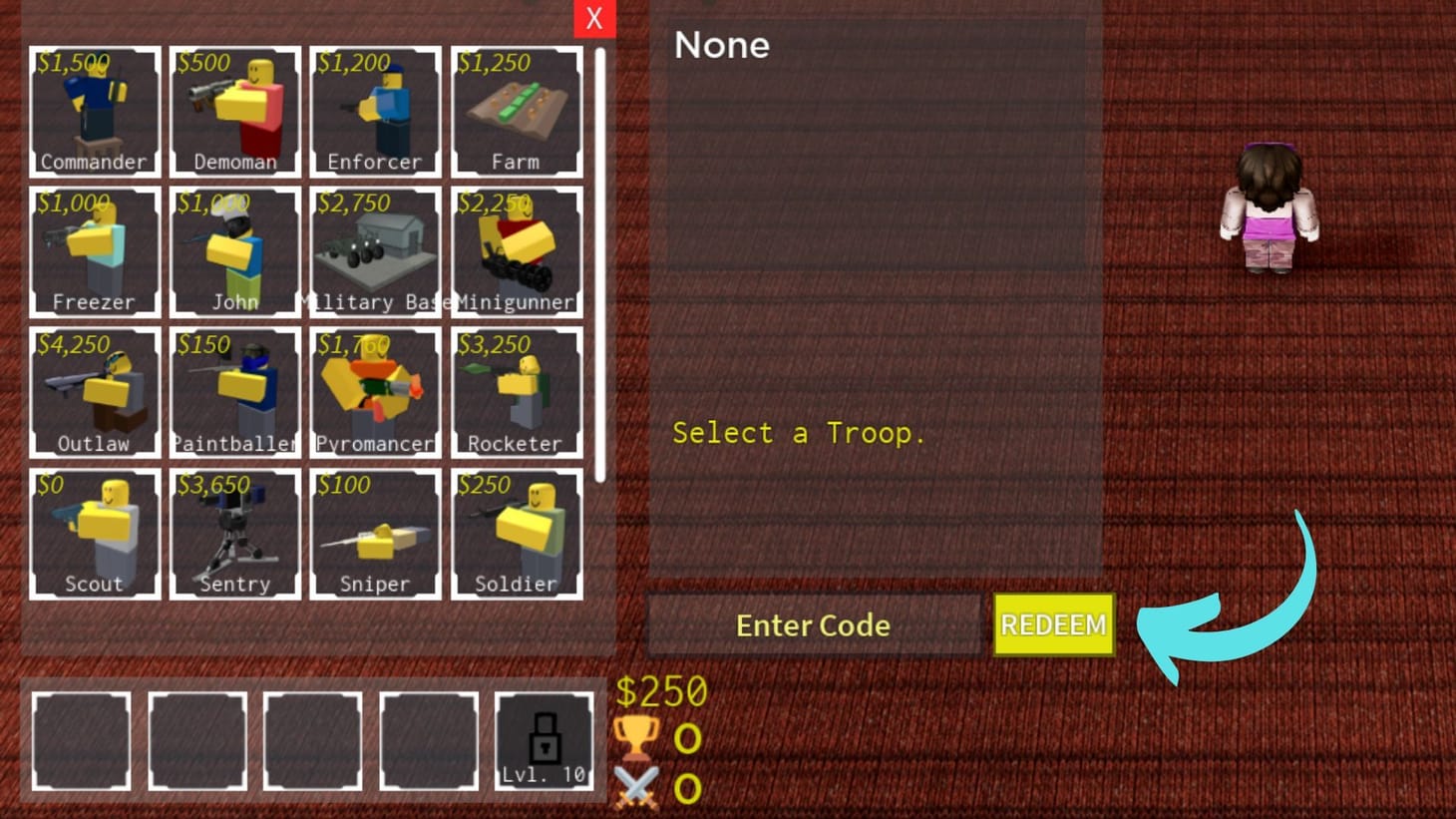This screenshot has width=1456, height=819.
Task: Choose the Sniper troop
Action: [x=376, y=534]
